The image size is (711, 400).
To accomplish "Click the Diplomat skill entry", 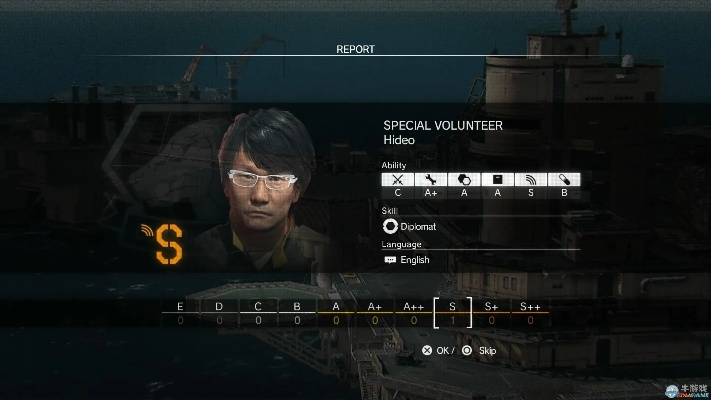I will coord(410,226).
